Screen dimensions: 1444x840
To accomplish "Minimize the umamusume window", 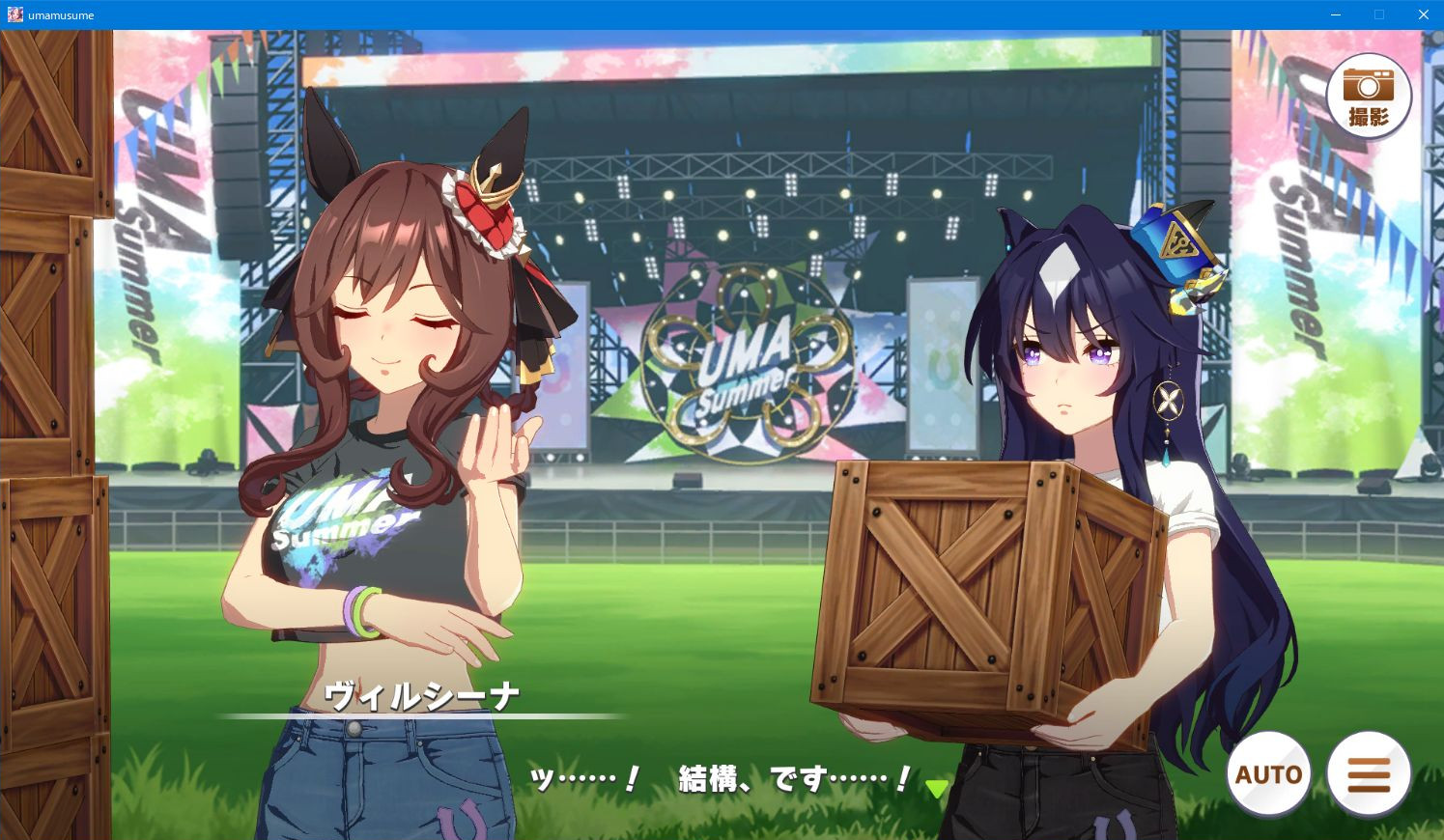I will pyautogui.click(x=1336, y=14).
